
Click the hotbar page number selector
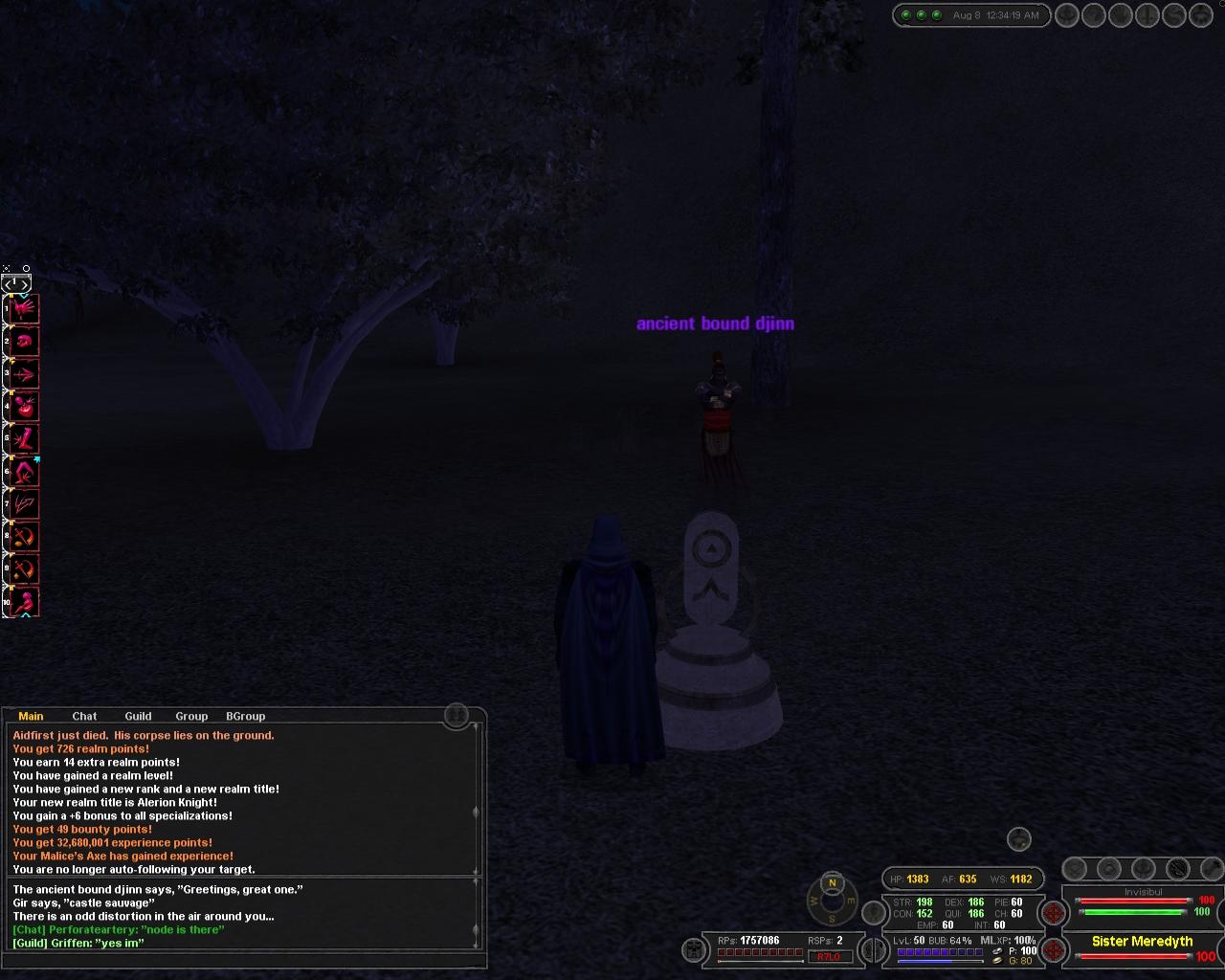(x=16, y=283)
